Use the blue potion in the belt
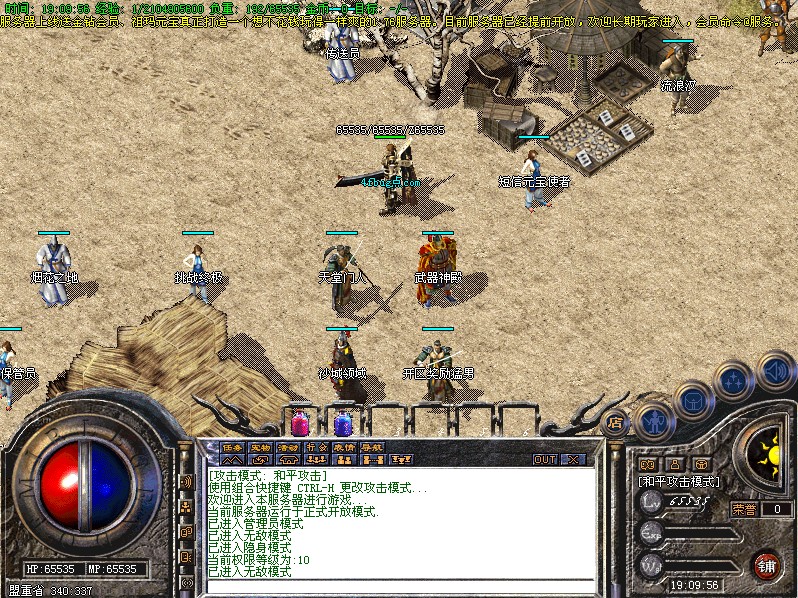798x598 pixels. point(343,423)
